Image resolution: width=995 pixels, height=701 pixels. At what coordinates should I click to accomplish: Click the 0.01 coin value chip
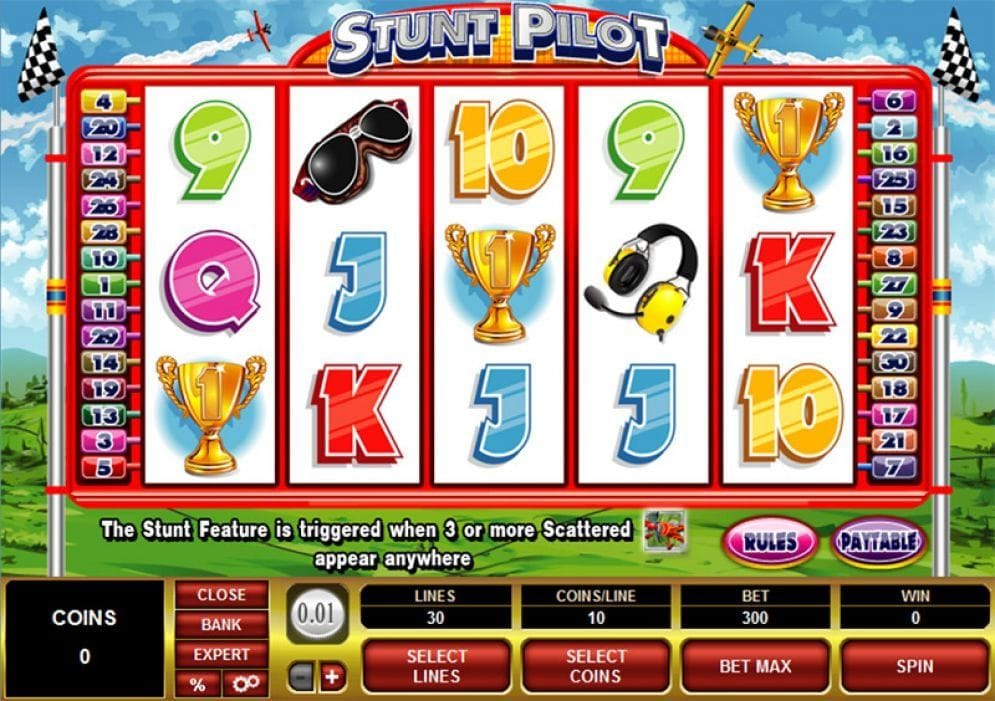317,613
